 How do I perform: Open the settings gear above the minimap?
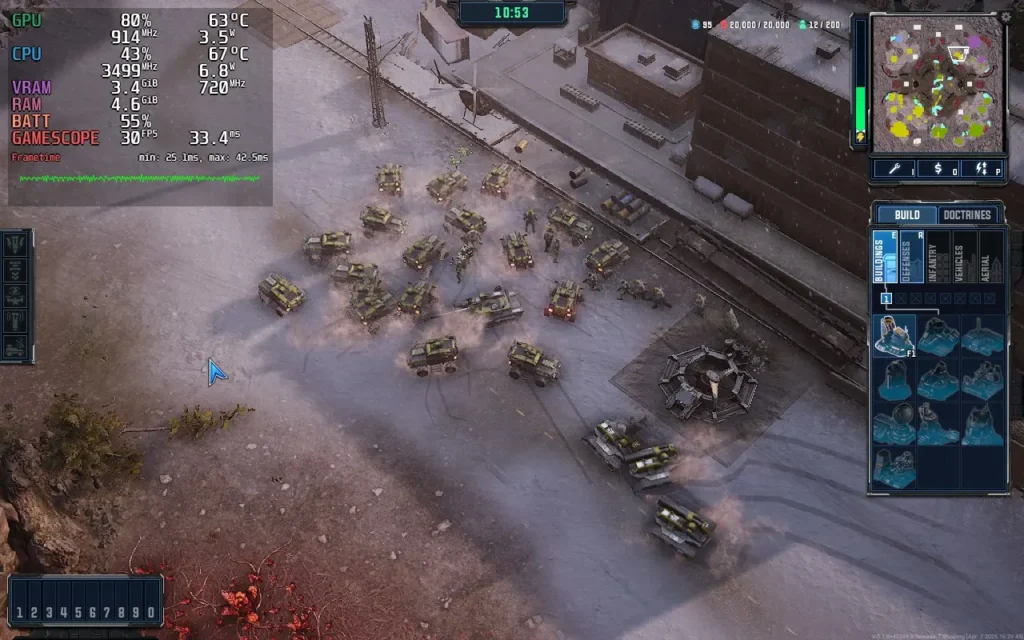click(1005, 17)
